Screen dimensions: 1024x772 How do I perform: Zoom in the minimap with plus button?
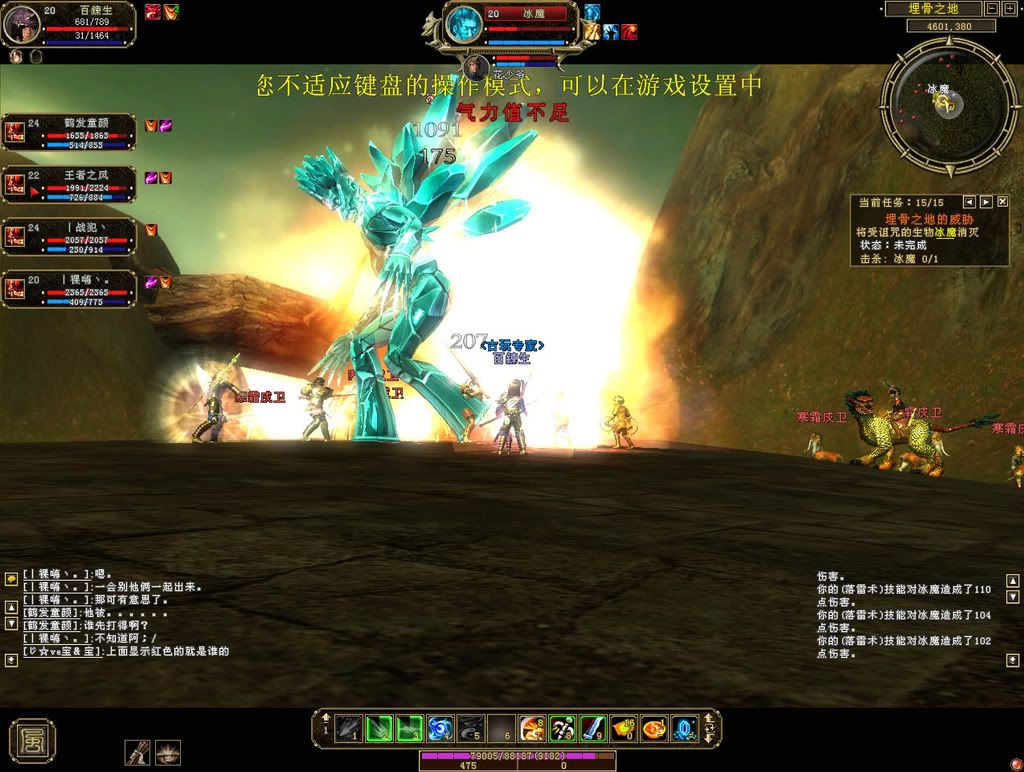pos(1008,9)
